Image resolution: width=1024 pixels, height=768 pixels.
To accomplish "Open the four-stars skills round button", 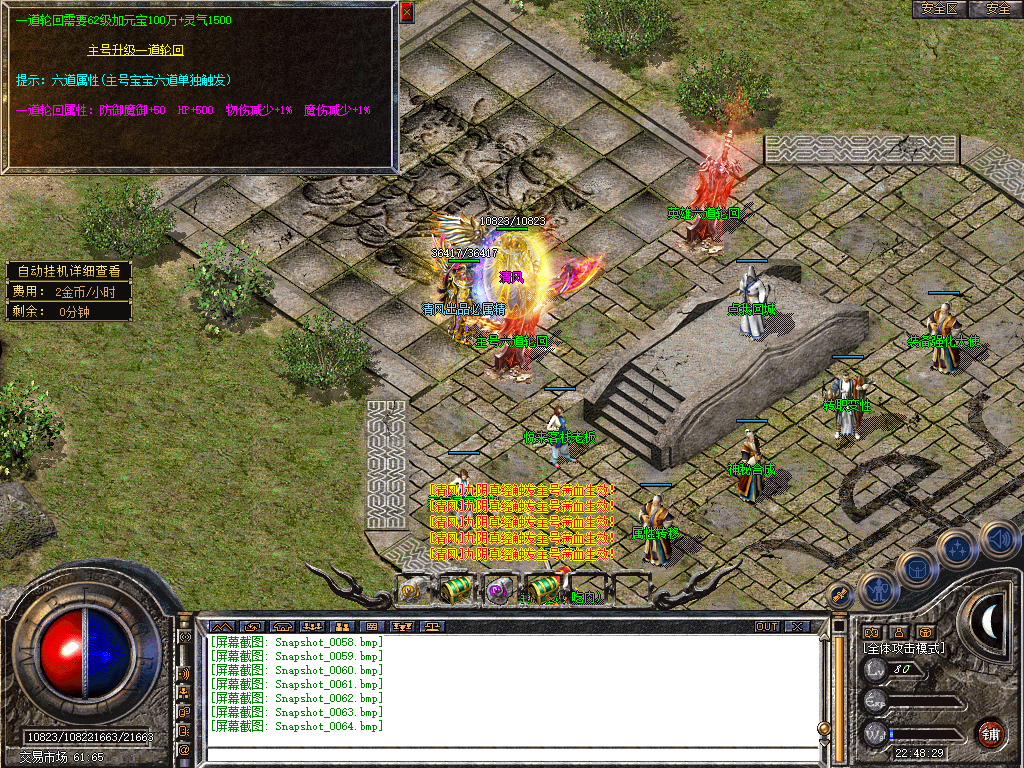I will point(957,549).
